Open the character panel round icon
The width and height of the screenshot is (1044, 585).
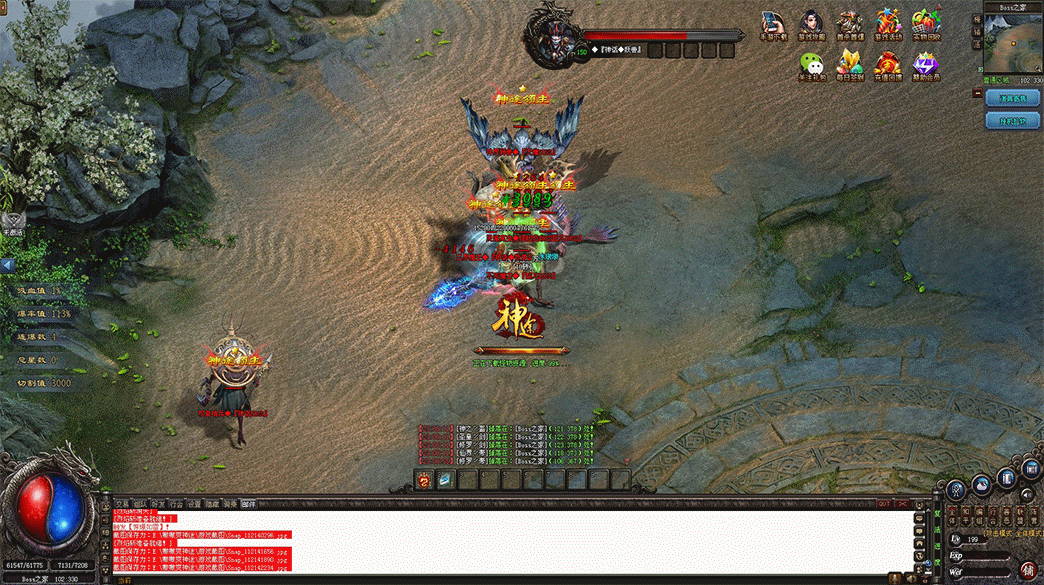957,488
